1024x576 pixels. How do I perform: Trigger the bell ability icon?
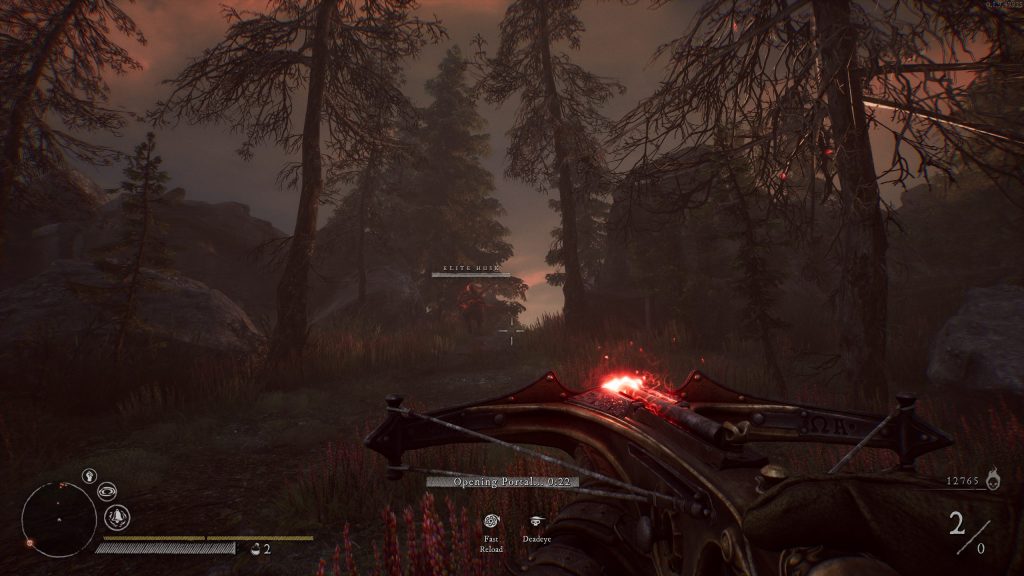118,517
